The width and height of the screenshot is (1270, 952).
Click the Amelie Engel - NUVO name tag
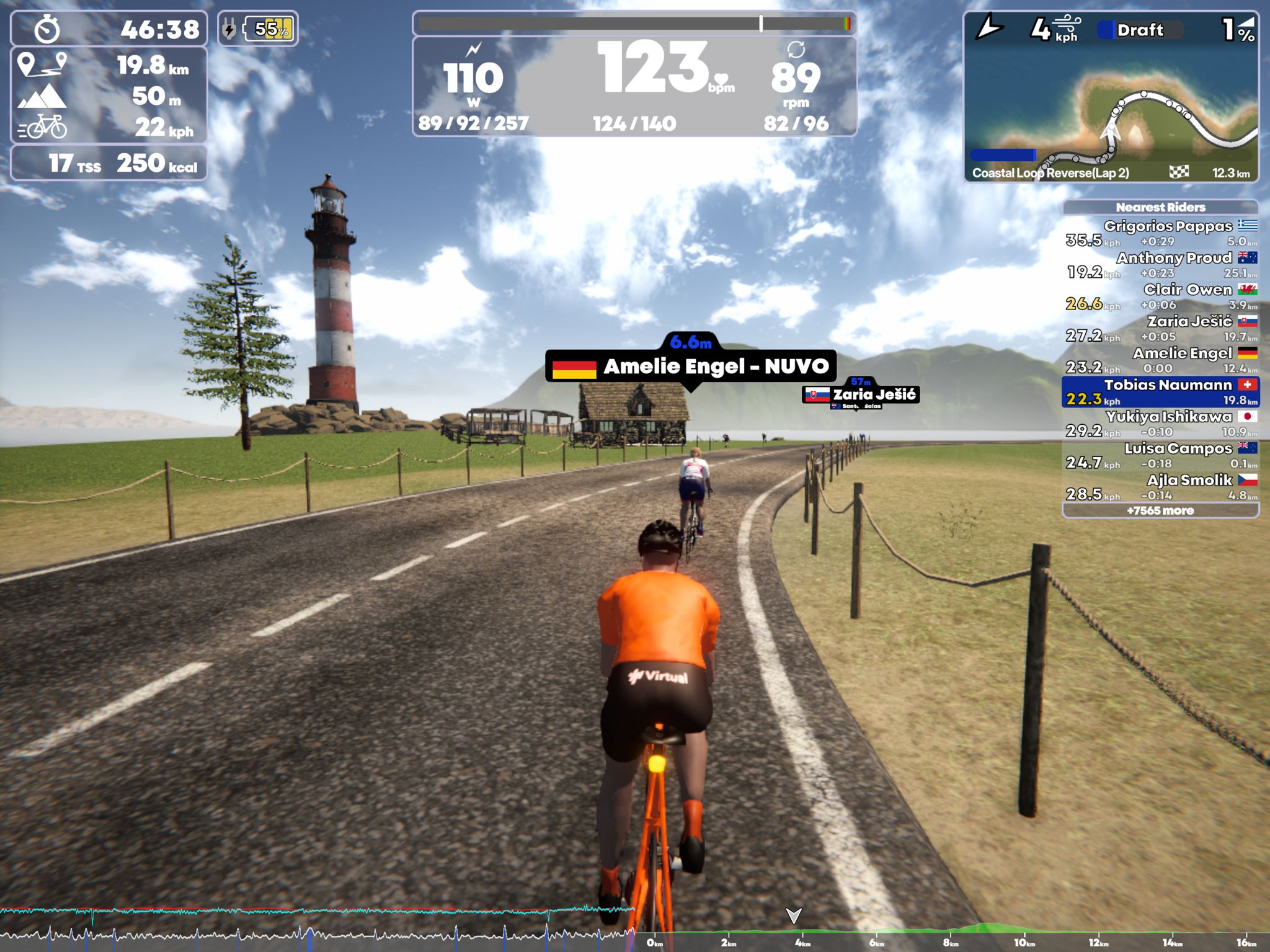point(691,367)
